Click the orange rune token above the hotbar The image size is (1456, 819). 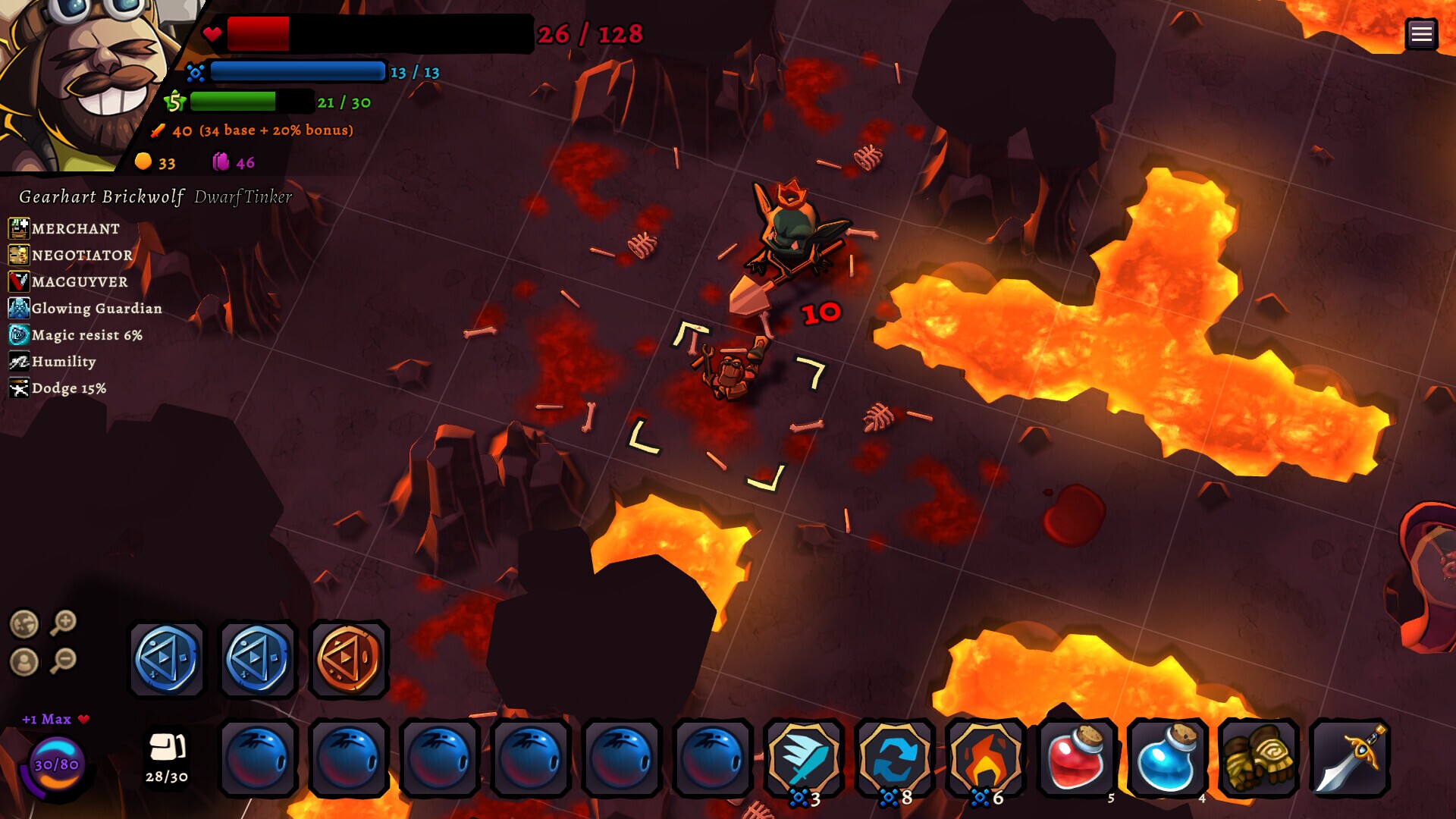click(x=349, y=659)
